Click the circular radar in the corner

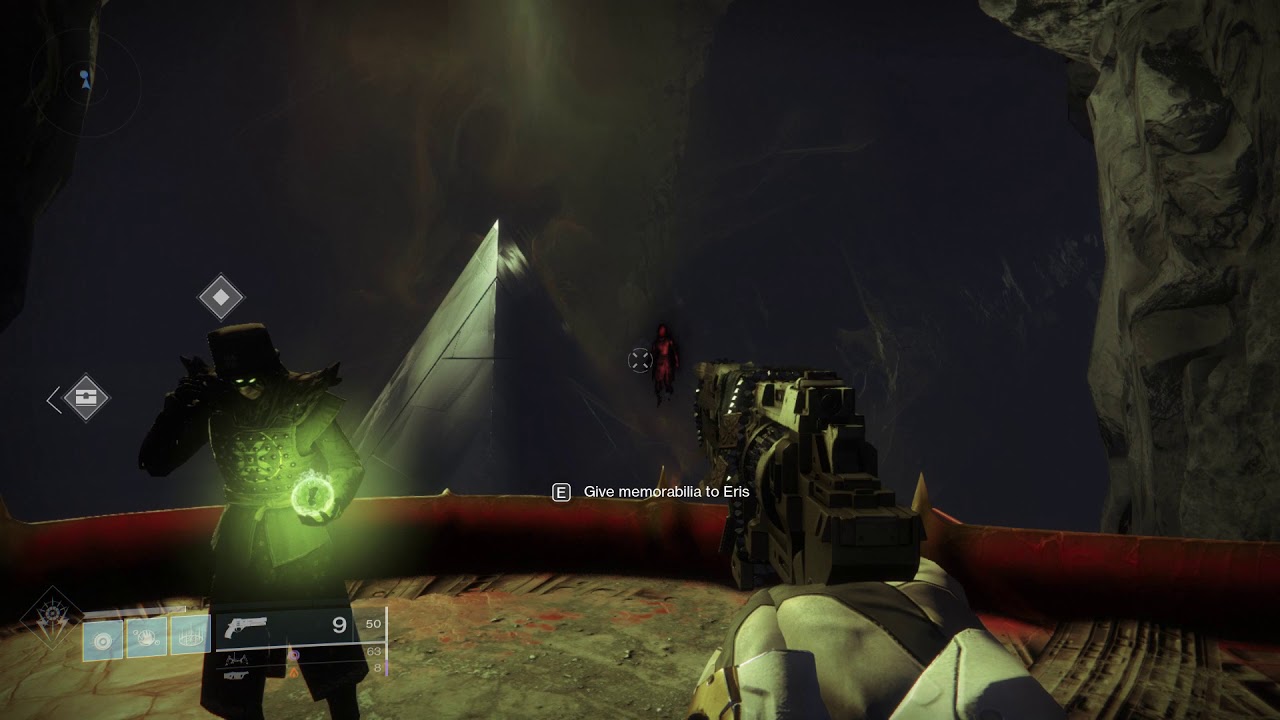(85, 82)
